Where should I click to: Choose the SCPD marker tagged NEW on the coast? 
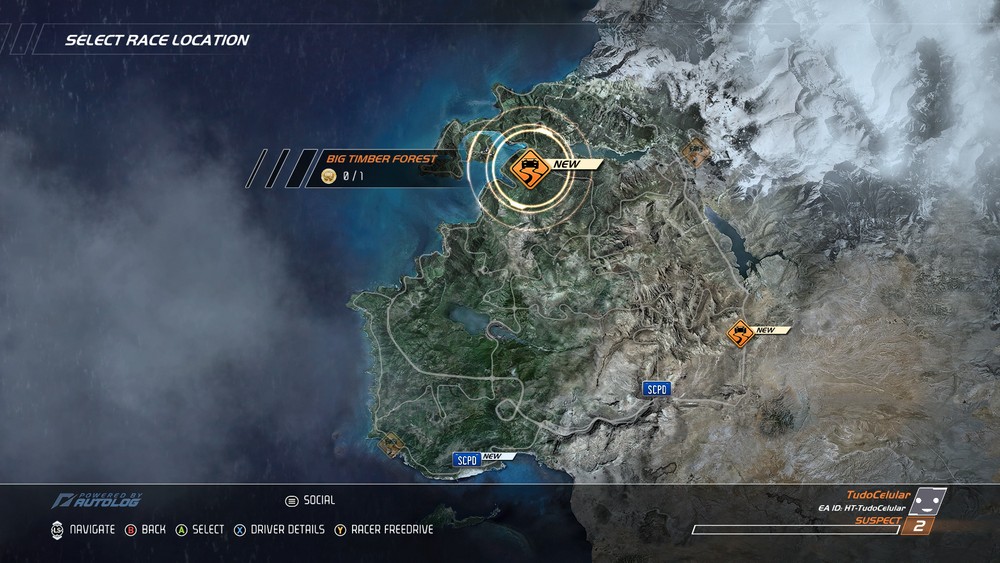[x=466, y=460]
